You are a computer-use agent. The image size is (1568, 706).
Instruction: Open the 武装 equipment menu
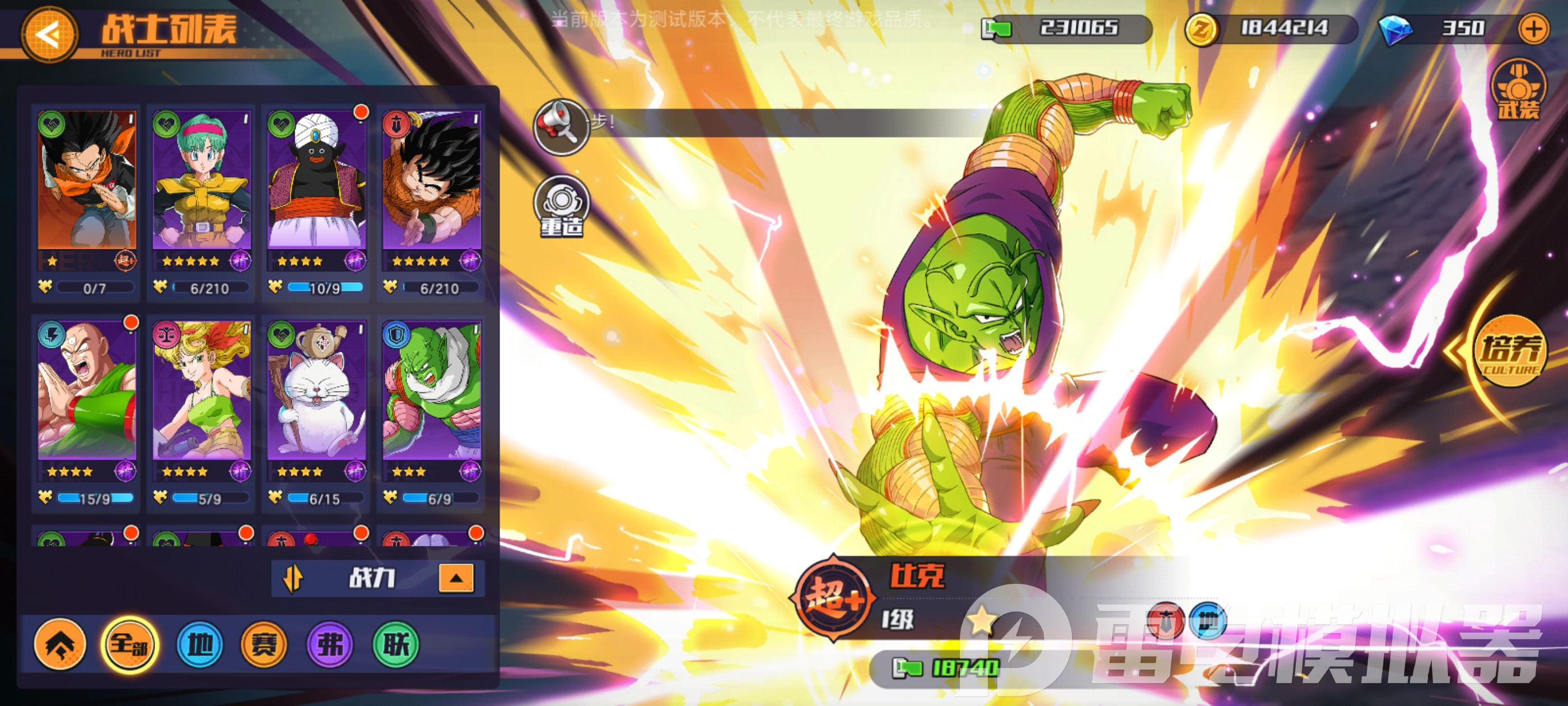1518,91
